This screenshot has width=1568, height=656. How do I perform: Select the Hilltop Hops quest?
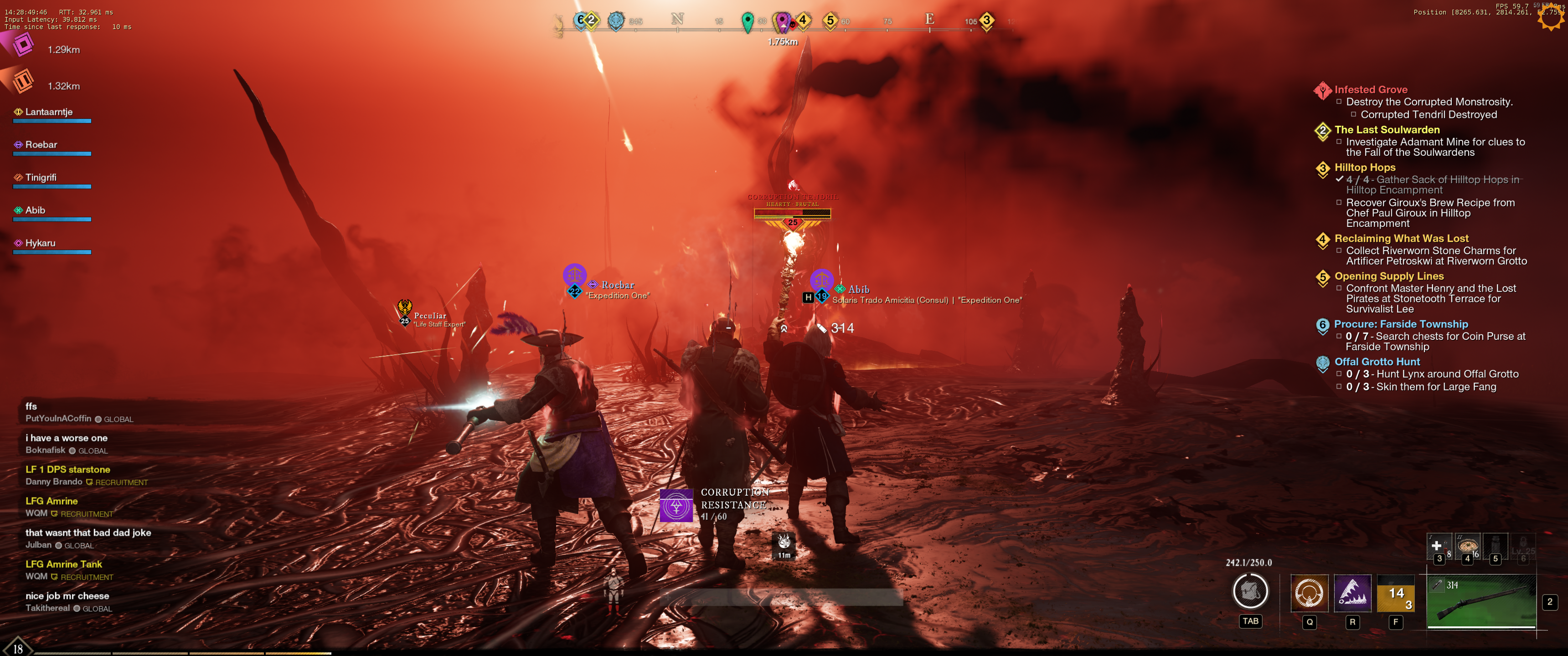pyautogui.click(x=1365, y=167)
